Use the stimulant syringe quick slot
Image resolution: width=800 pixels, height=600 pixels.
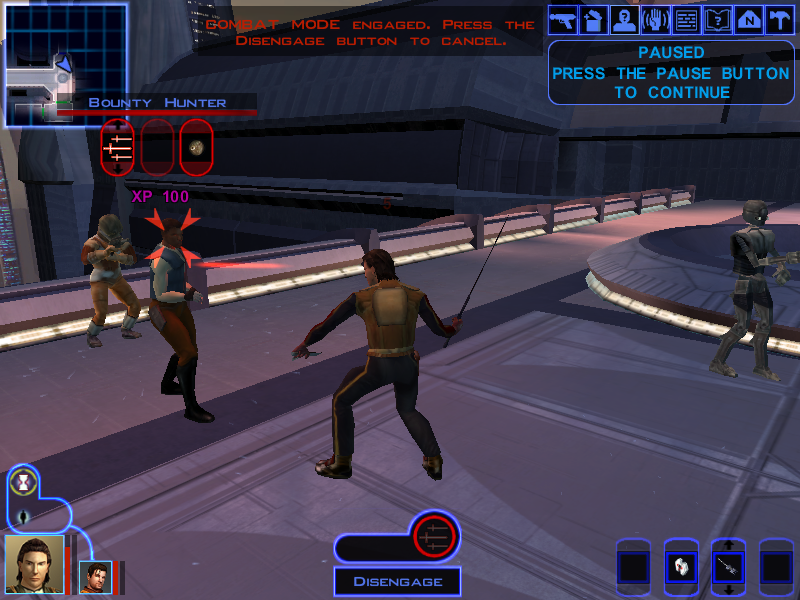point(728,567)
